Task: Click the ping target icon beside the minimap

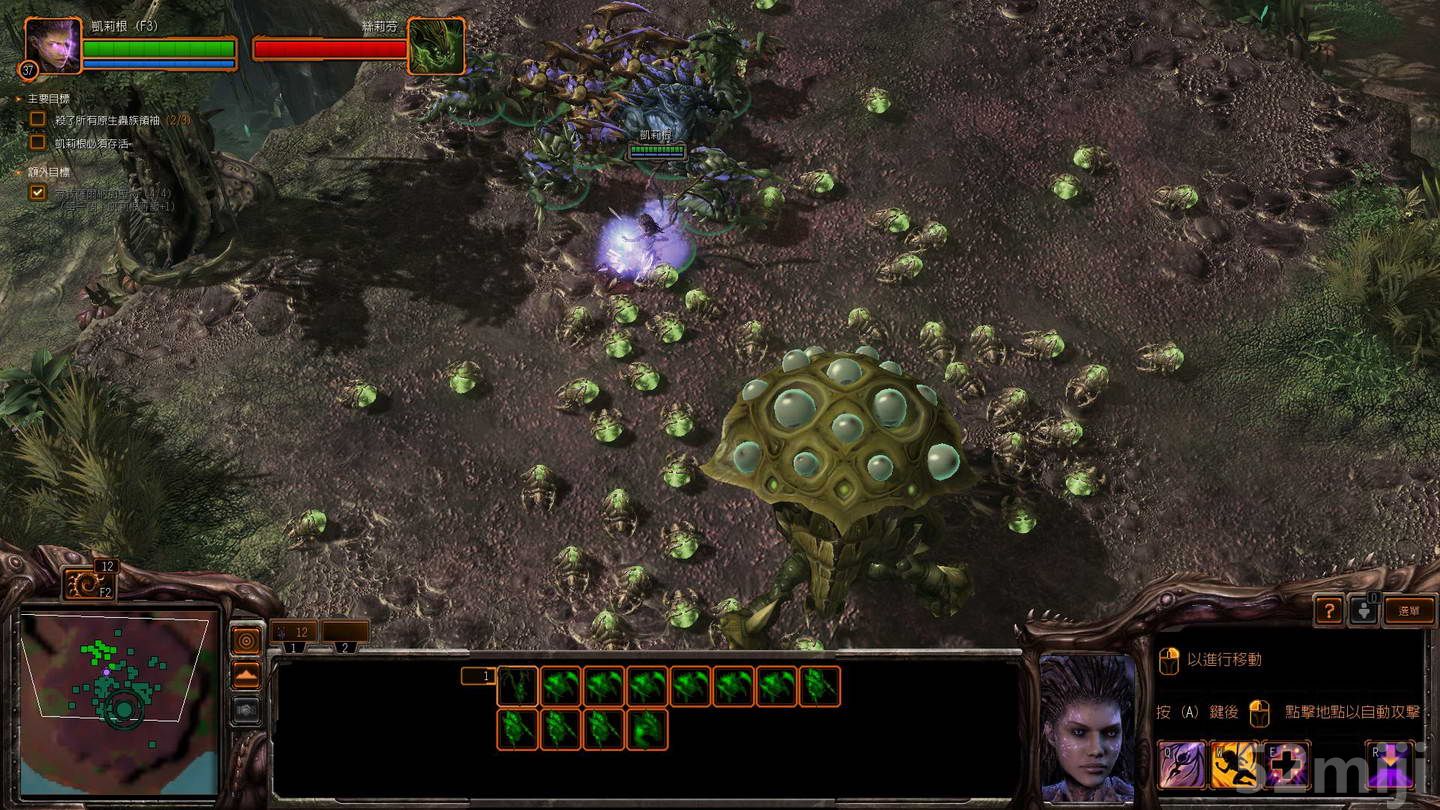Action: (247, 640)
